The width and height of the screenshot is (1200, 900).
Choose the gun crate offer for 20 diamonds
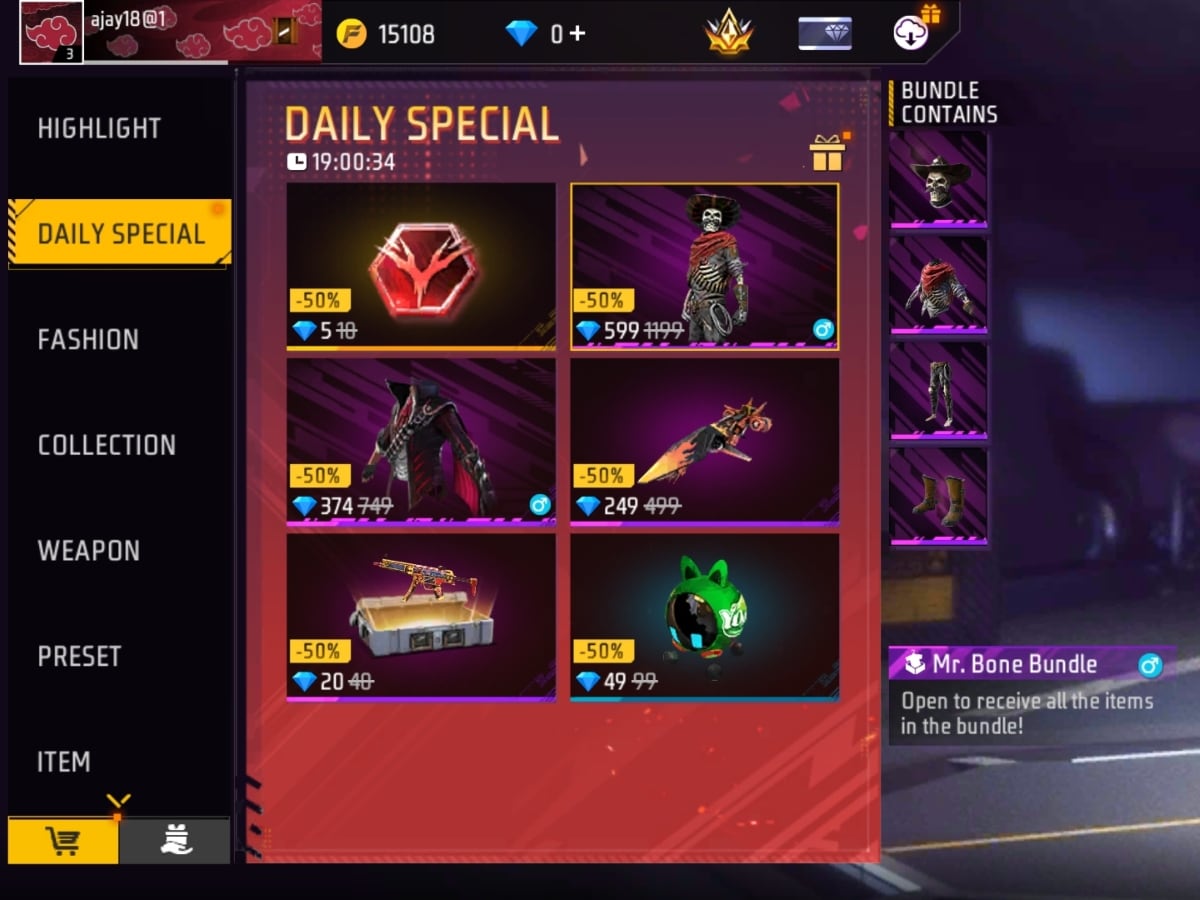click(421, 616)
